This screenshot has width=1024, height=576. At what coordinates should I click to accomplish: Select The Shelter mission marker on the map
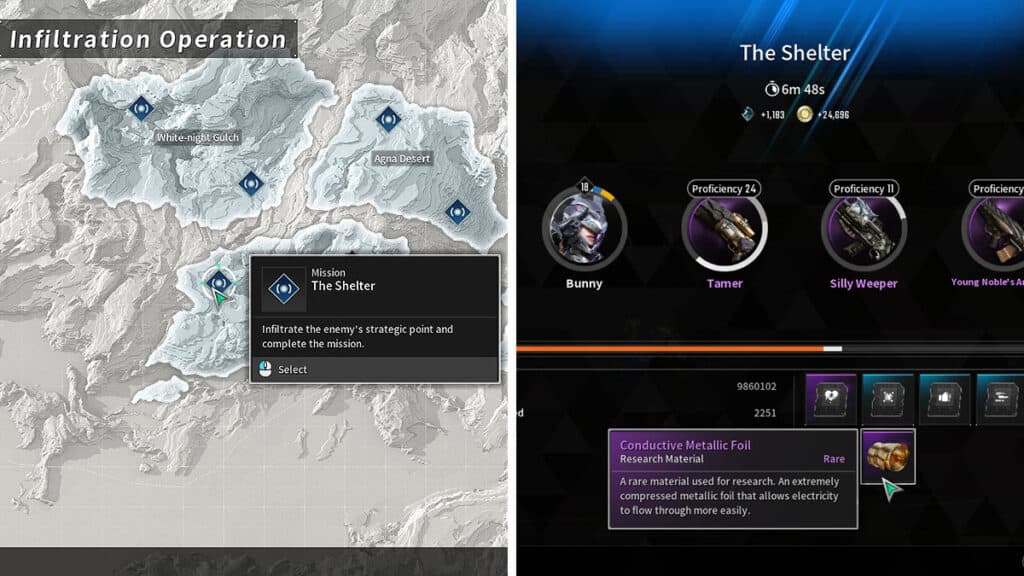click(x=217, y=282)
